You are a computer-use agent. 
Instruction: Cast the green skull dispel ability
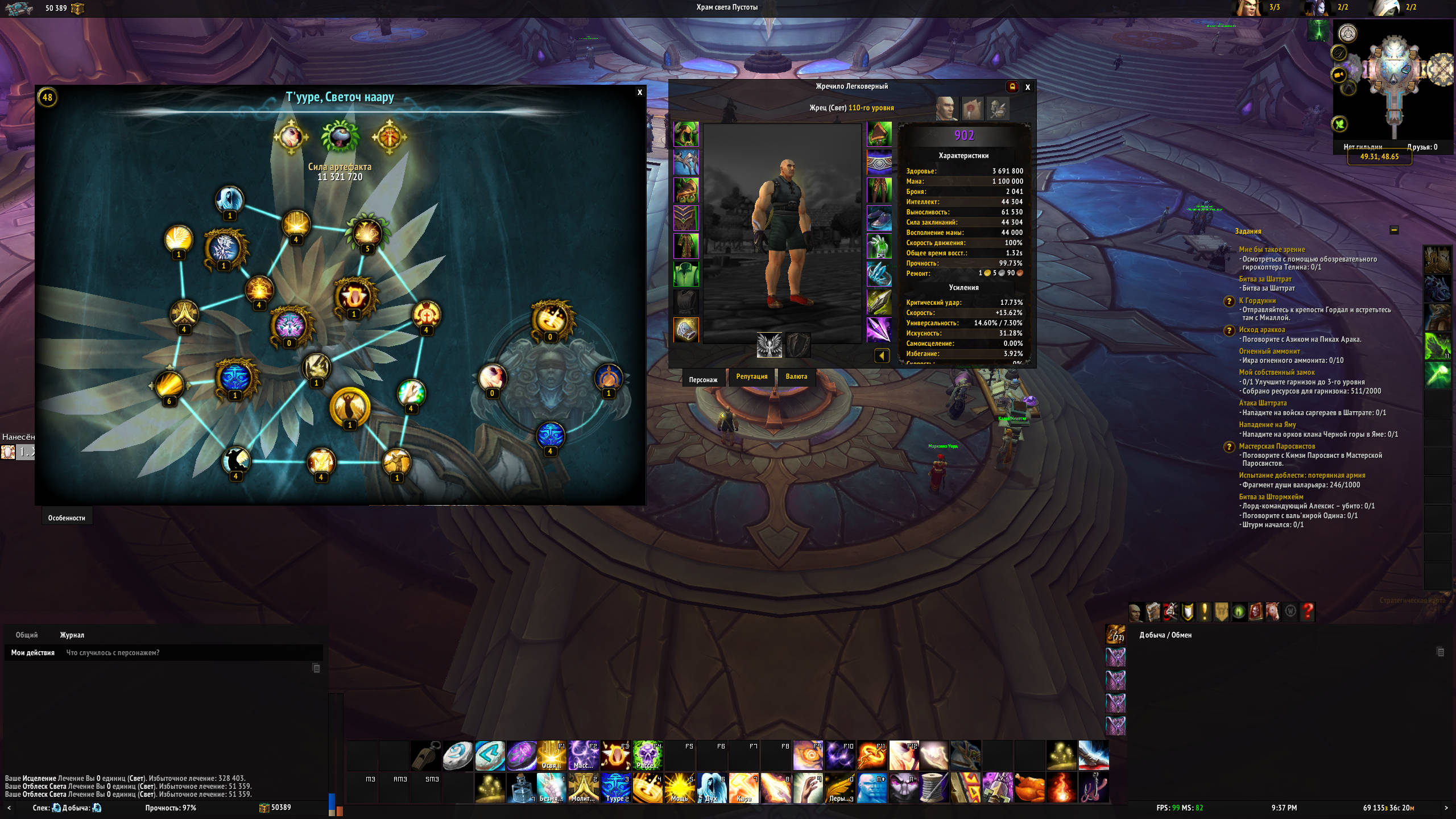point(647,756)
